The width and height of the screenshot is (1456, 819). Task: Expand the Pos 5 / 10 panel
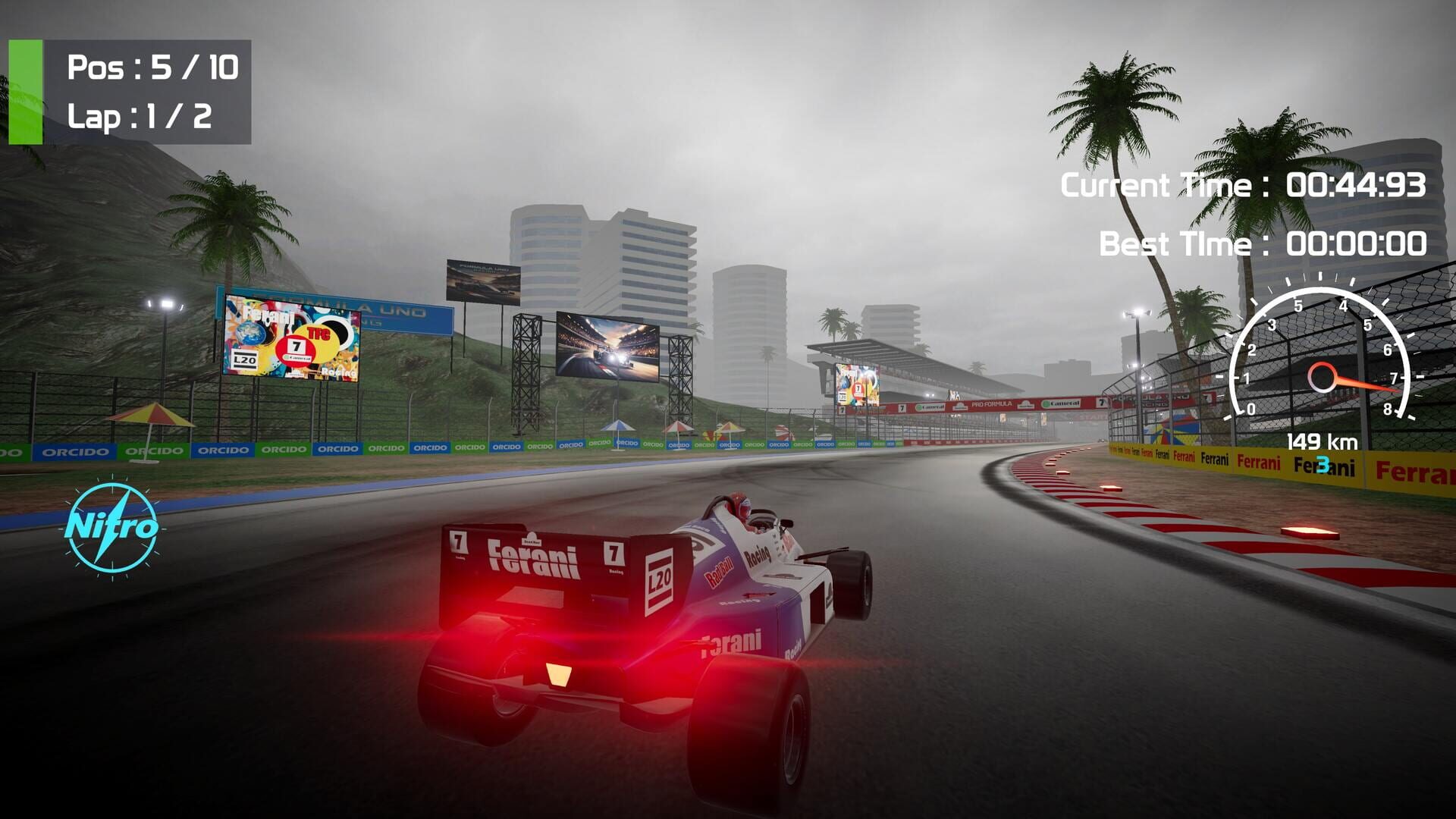pyautogui.click(x=152, y=68)
